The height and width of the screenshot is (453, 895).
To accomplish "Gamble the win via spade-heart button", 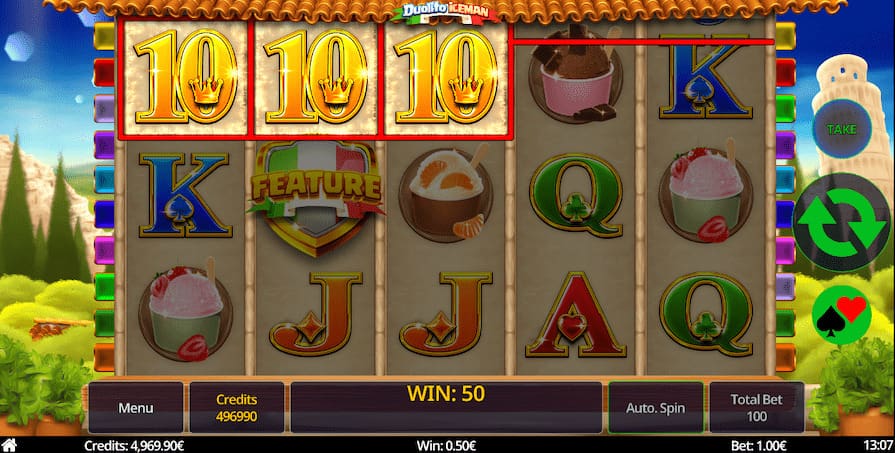I will 841,314.
